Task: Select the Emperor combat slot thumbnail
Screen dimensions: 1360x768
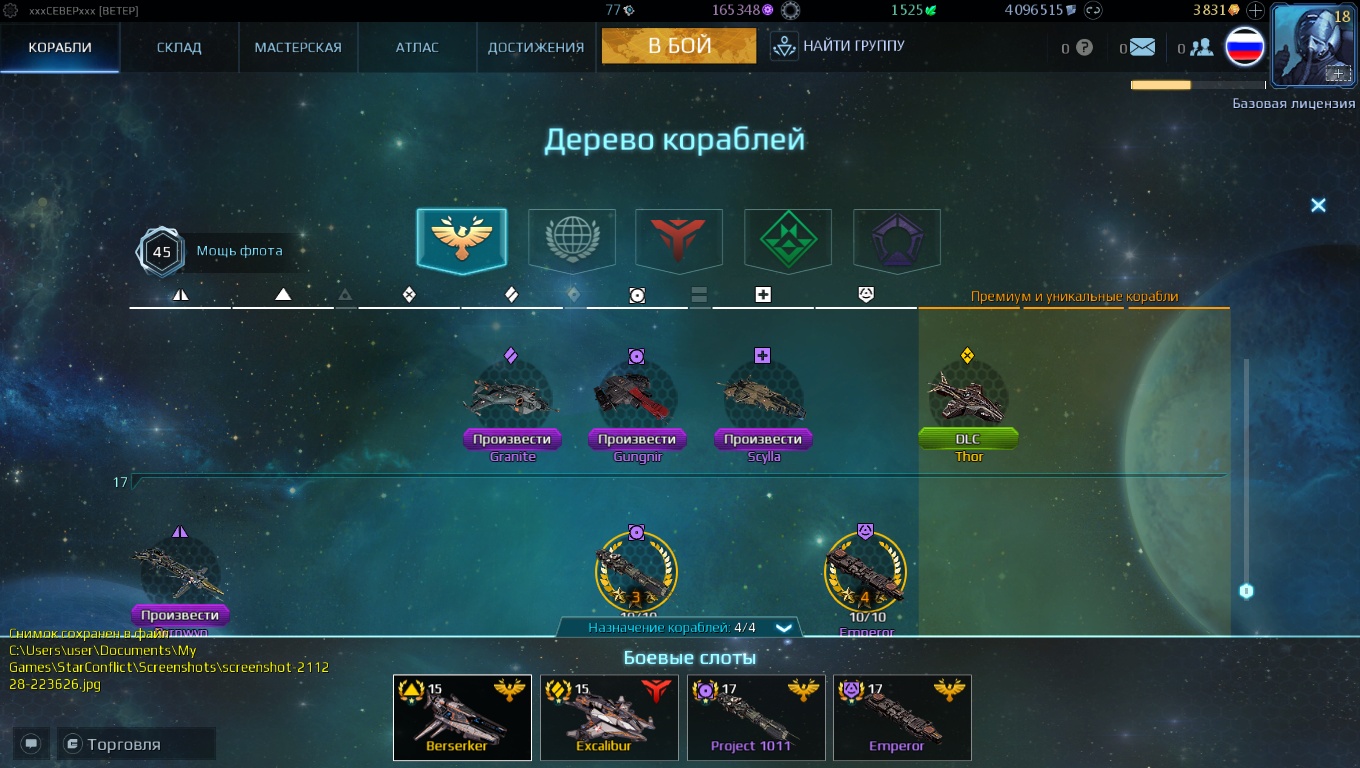Action: [x=901, y=717]
